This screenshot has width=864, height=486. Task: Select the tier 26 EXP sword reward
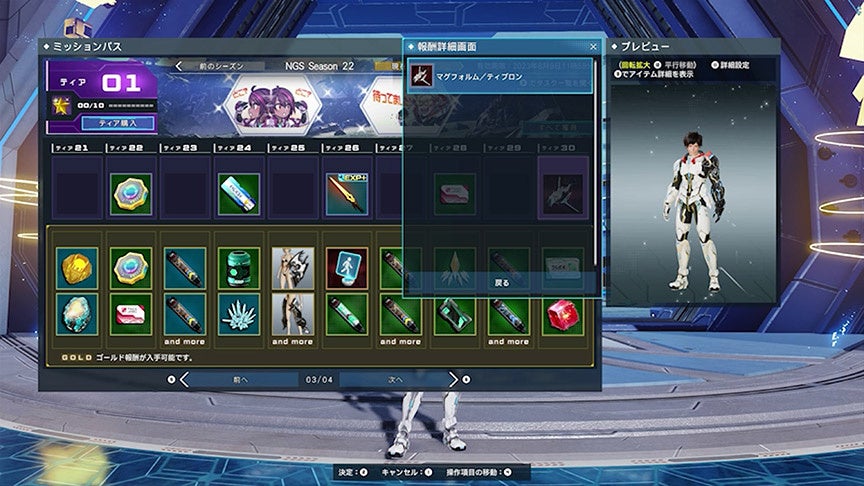click(x=346, y=194)
